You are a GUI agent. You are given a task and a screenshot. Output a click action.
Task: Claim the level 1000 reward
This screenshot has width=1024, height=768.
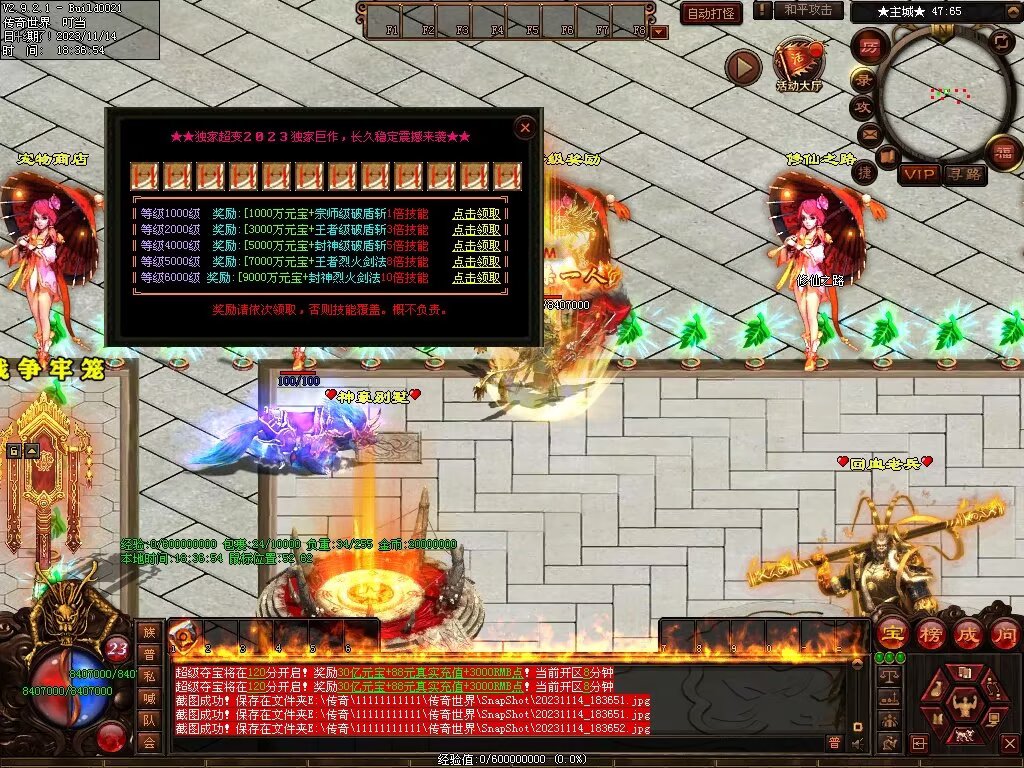tap(476, 214)
